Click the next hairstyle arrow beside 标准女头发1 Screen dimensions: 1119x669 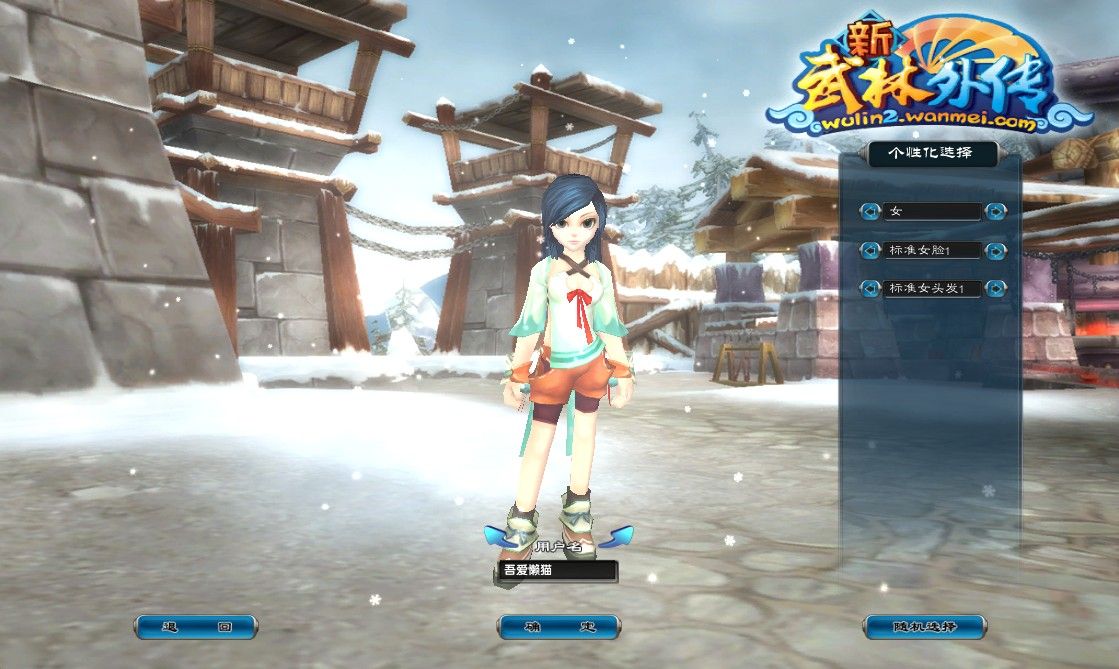coord(995,289)
